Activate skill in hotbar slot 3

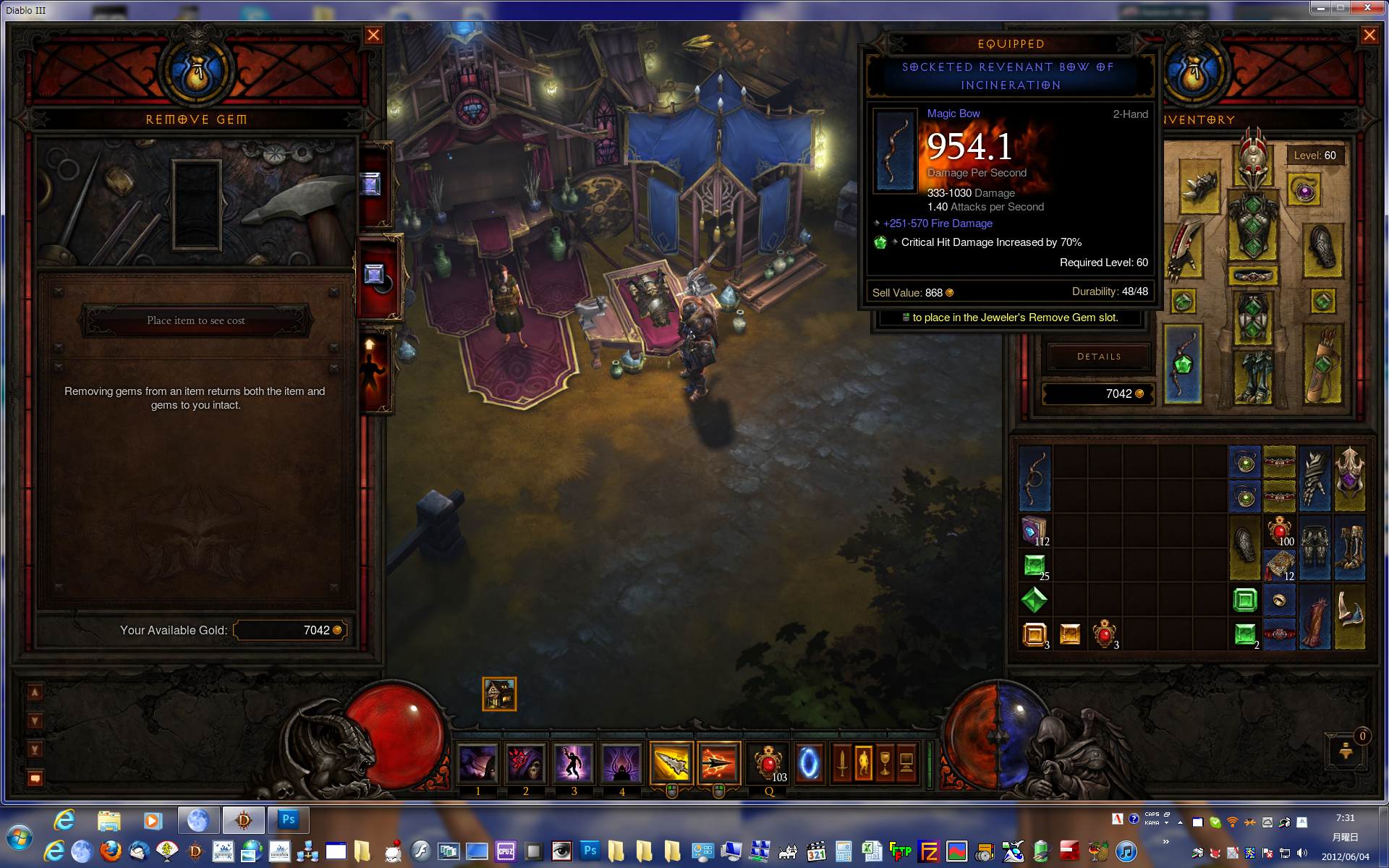pyautogui.click(x=573, y=763)
